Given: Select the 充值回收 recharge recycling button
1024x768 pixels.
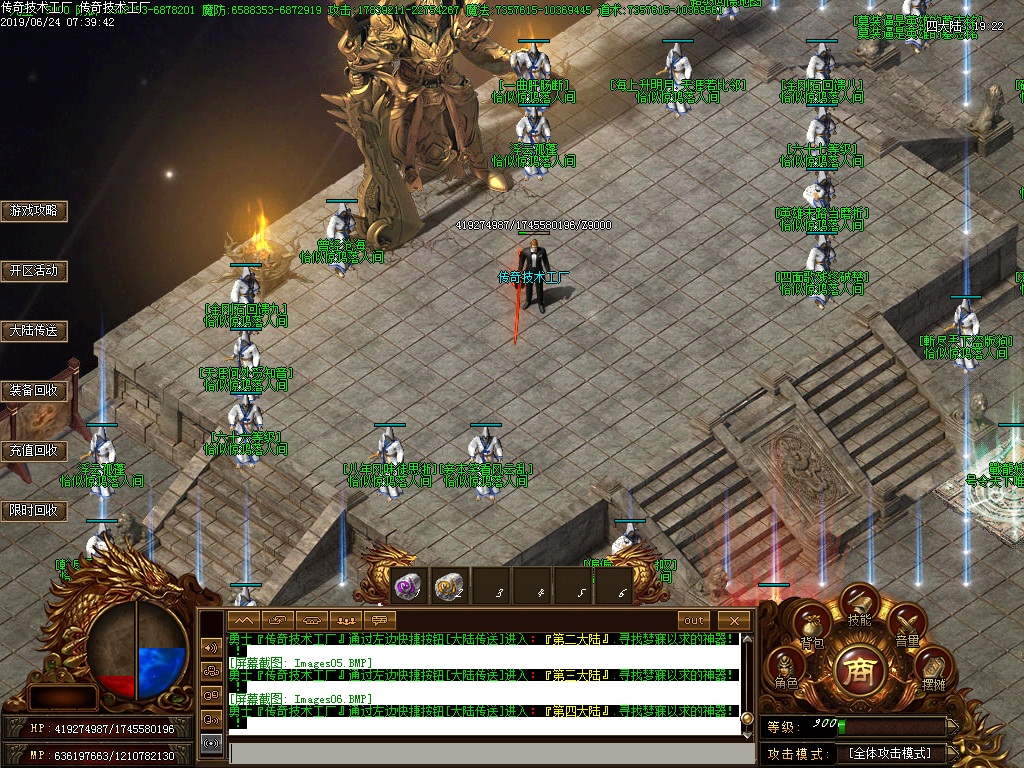Looking at the screenshot, I should [x=34, y=451].
